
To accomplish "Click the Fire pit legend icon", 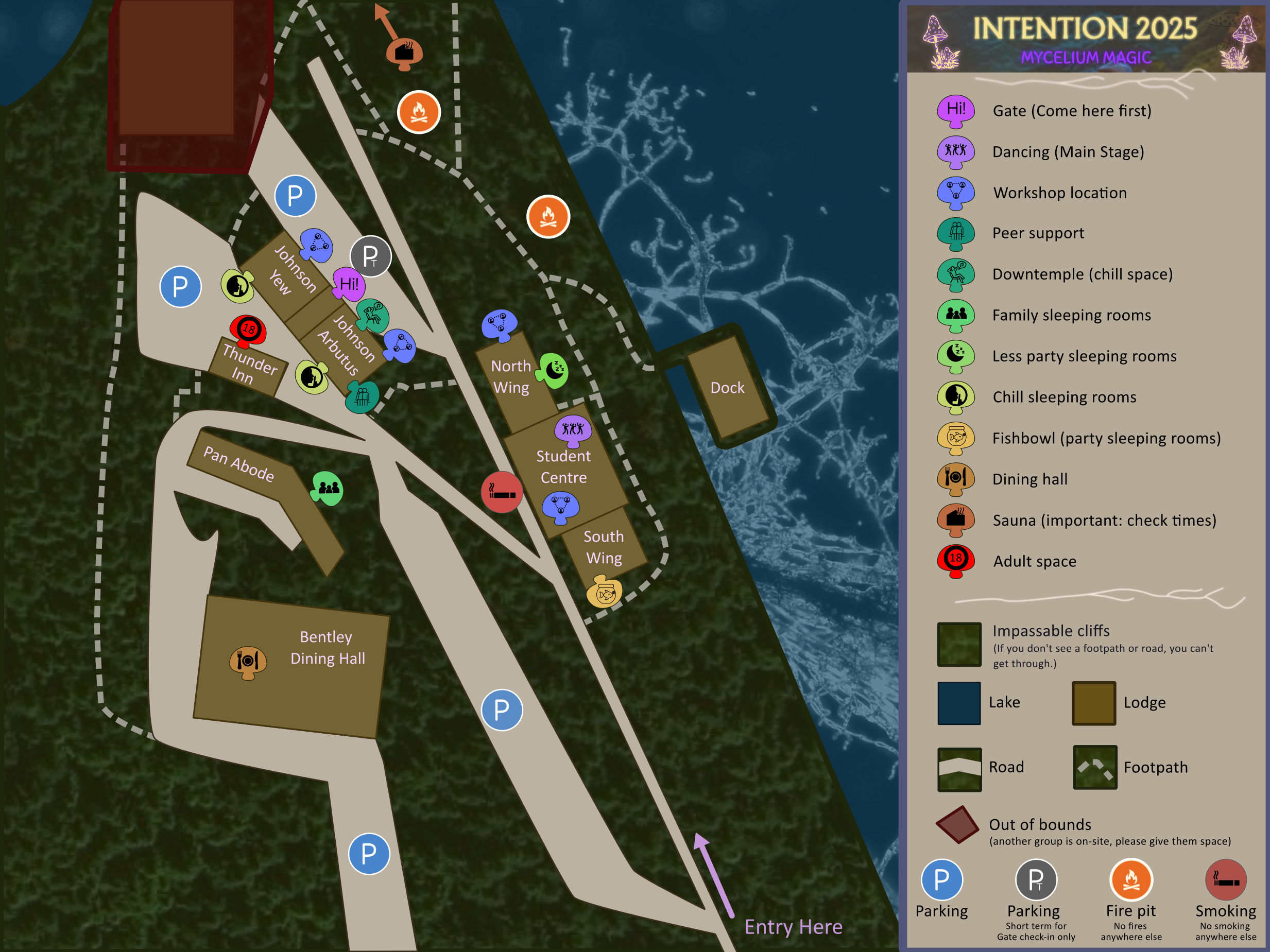I will click(x=1130, y=879).
